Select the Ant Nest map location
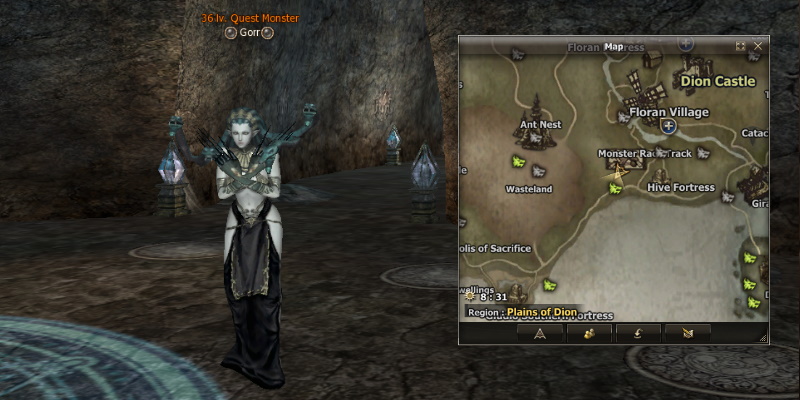 [540, 125]
